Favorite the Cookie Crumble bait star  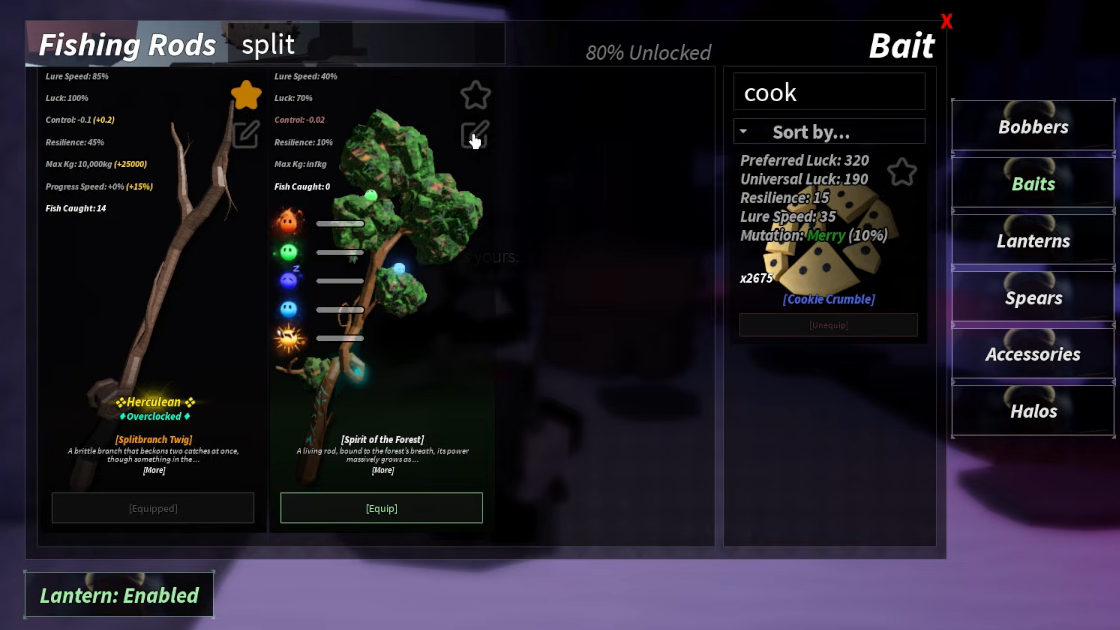902,172
